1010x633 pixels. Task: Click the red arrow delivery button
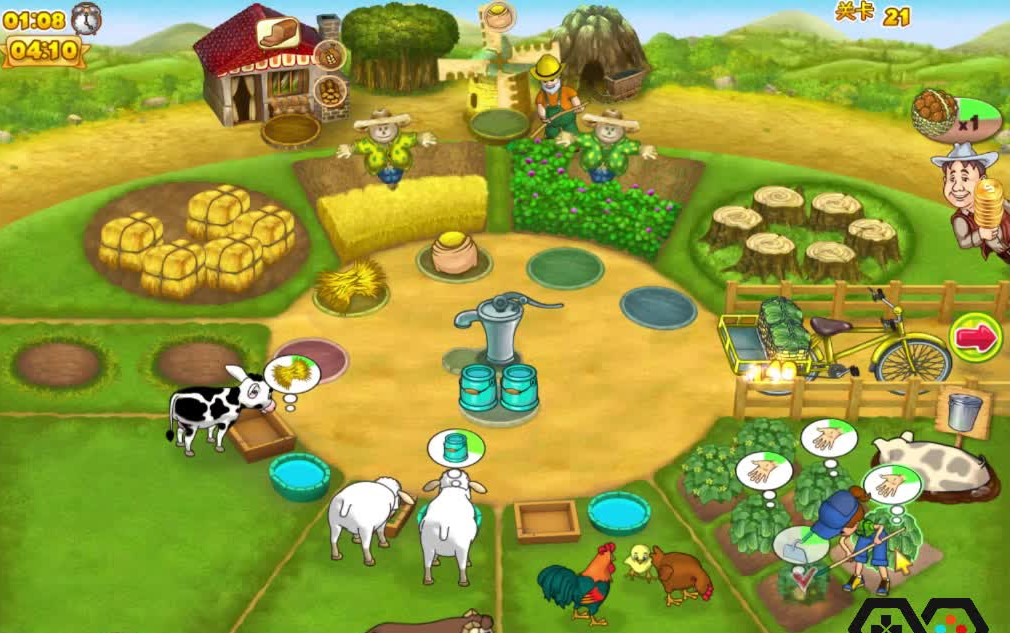[975, 337]
